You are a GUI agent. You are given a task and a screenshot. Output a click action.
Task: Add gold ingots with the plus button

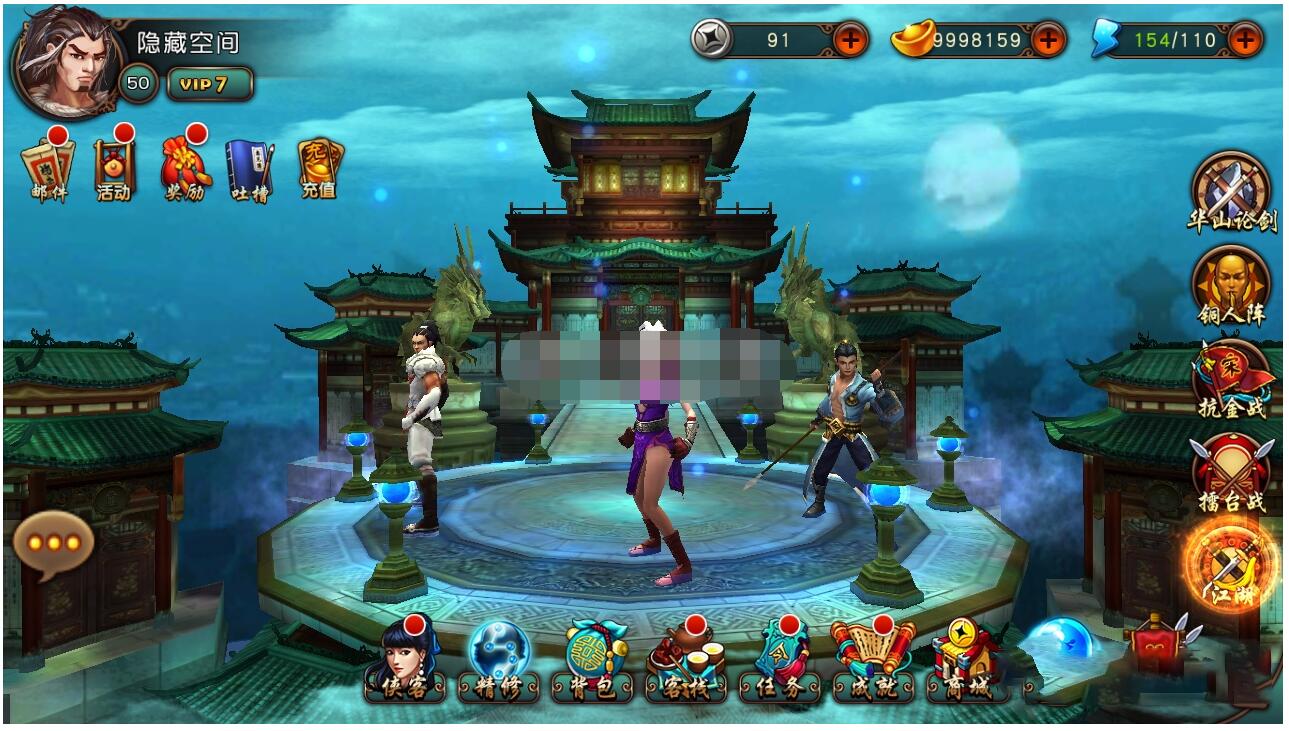click(1047, 40)
